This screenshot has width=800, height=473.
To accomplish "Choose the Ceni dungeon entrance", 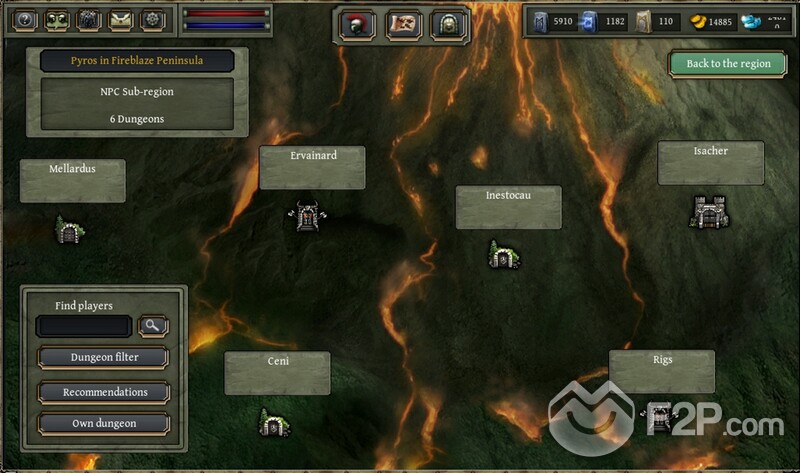I will 272,423.
